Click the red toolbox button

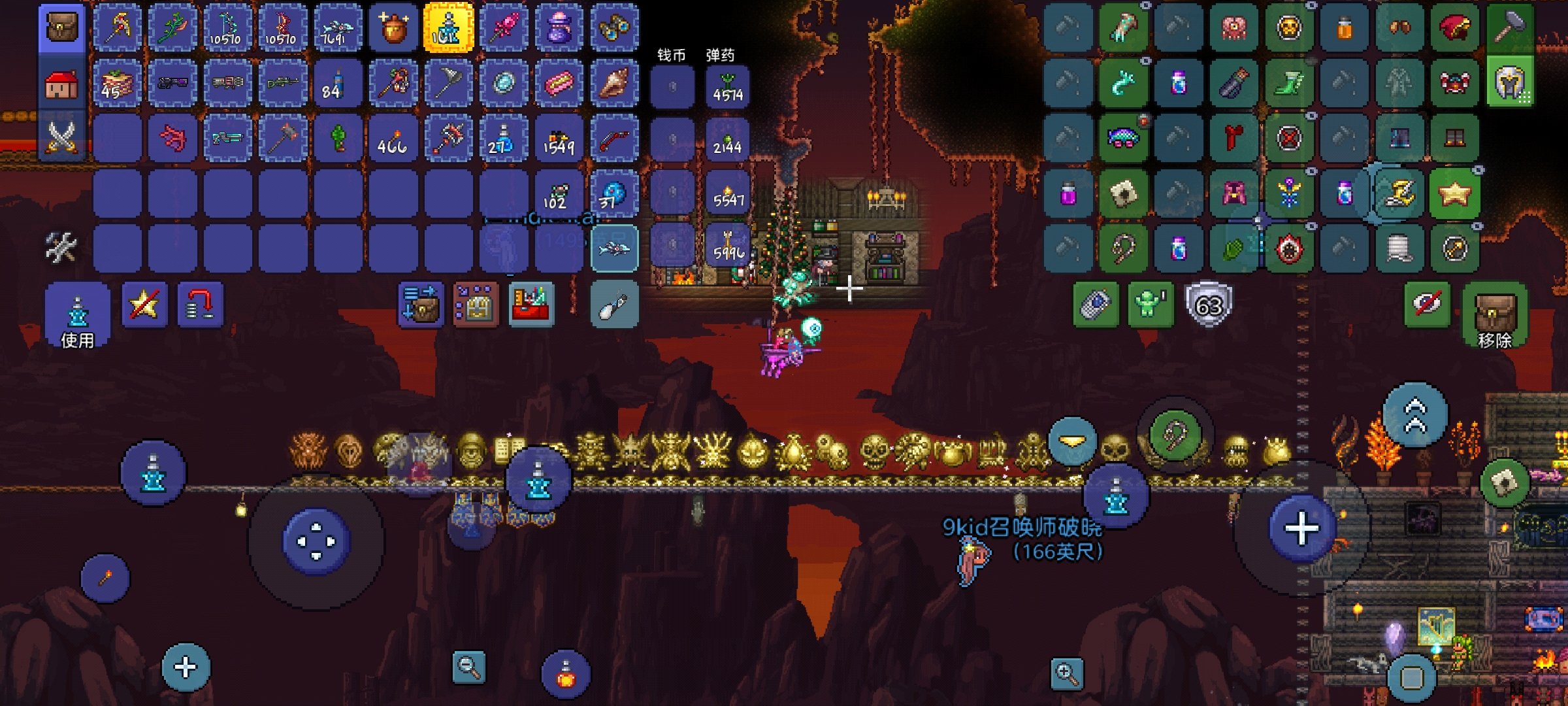point(531,305)
